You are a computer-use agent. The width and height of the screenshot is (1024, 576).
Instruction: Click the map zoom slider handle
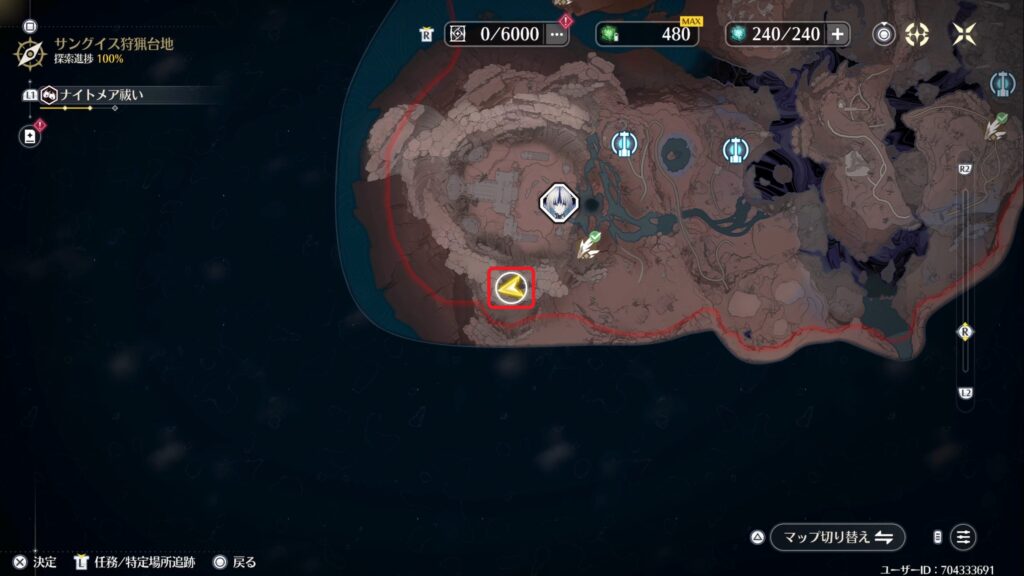(965, 332)
